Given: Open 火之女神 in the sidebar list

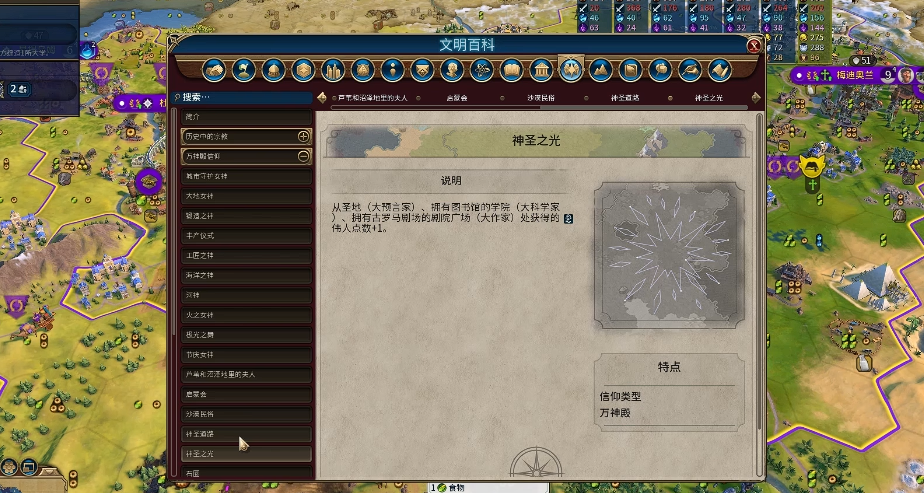Looking at the screenshot, I should [x=200, y=315].
